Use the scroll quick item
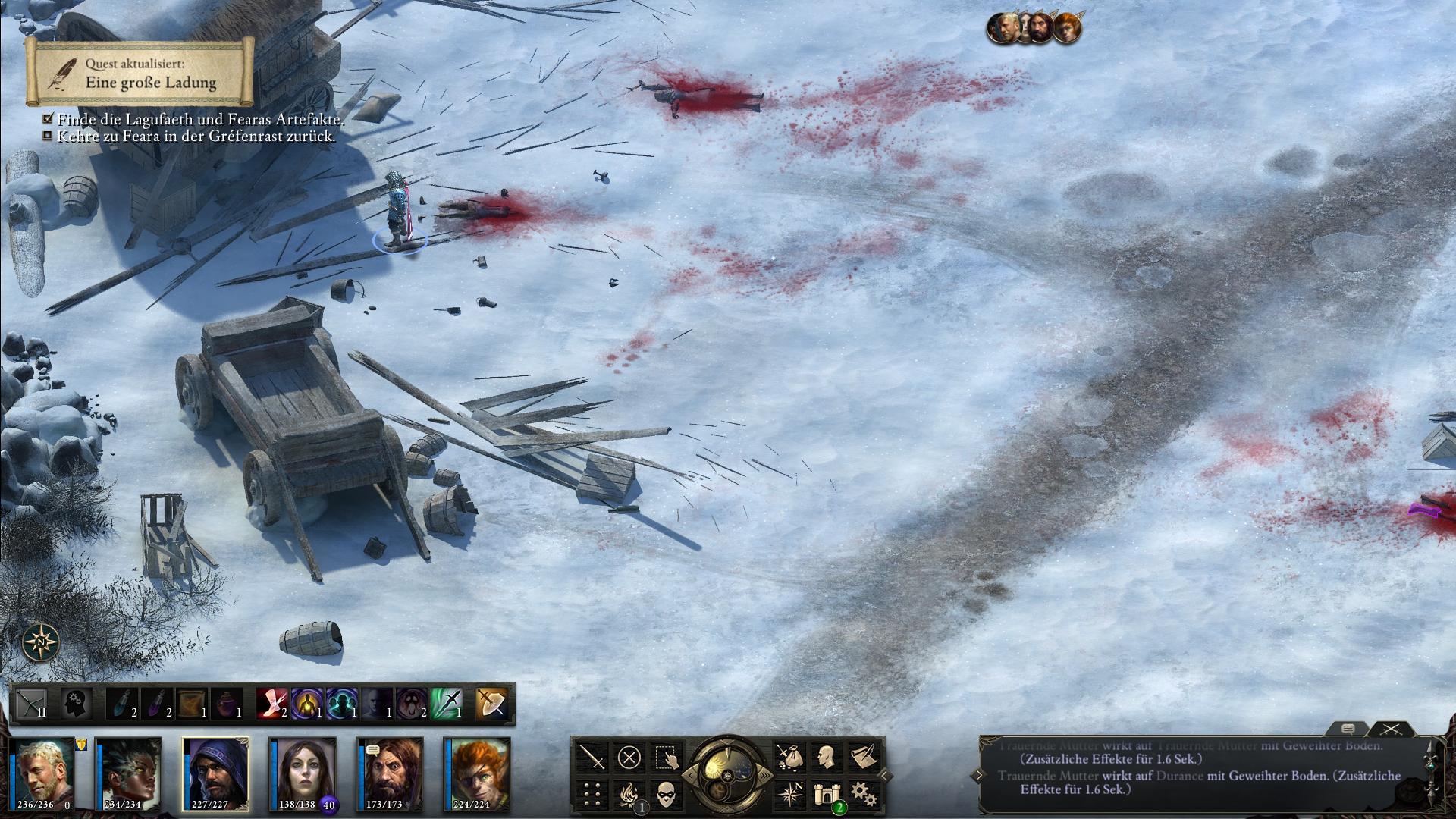The width and height of the screenshot is (1456, 819). pyautogui.click(x=192, y=704)
